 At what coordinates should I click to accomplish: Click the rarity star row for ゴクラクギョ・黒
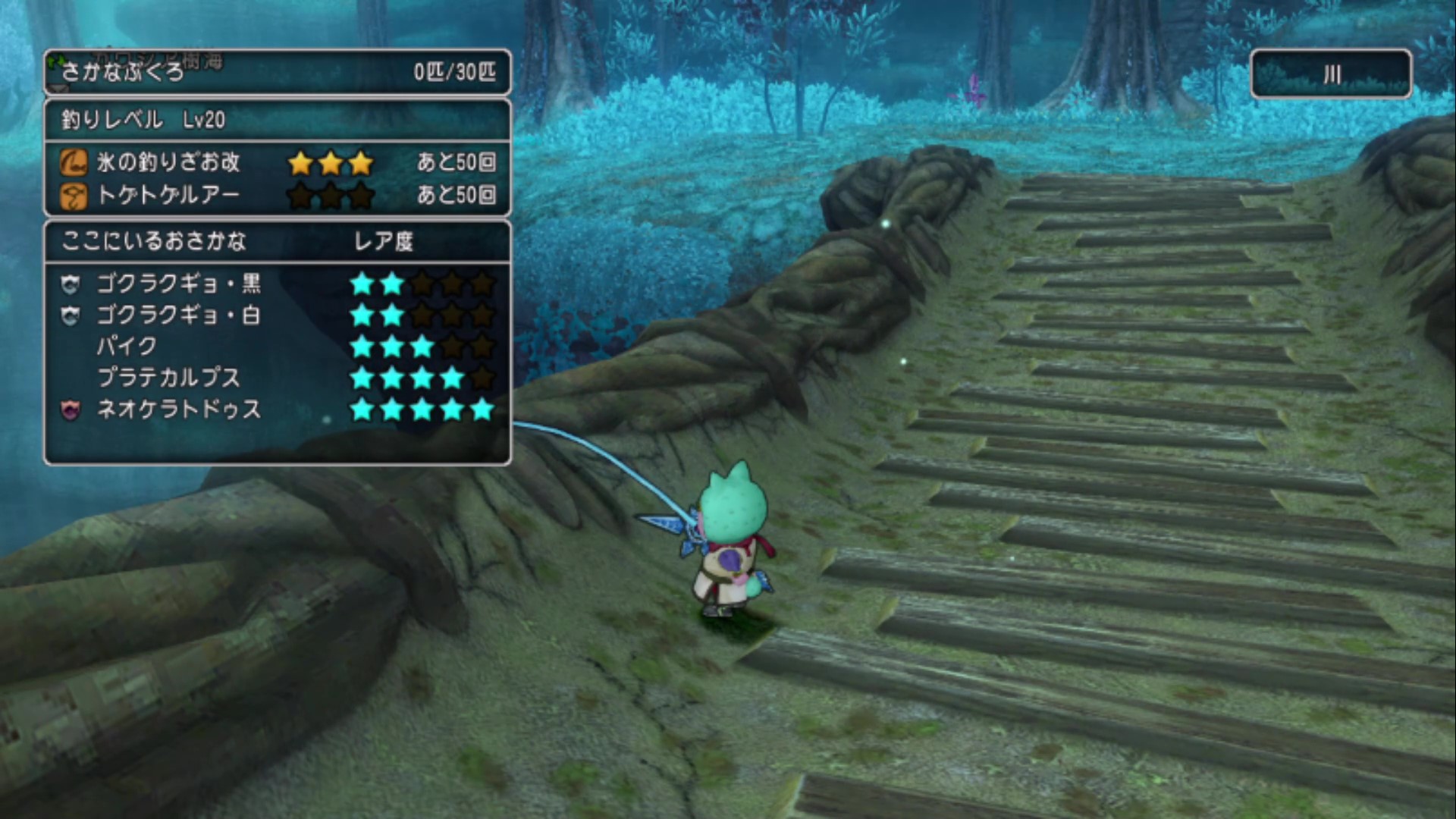(x=421, y=284)
